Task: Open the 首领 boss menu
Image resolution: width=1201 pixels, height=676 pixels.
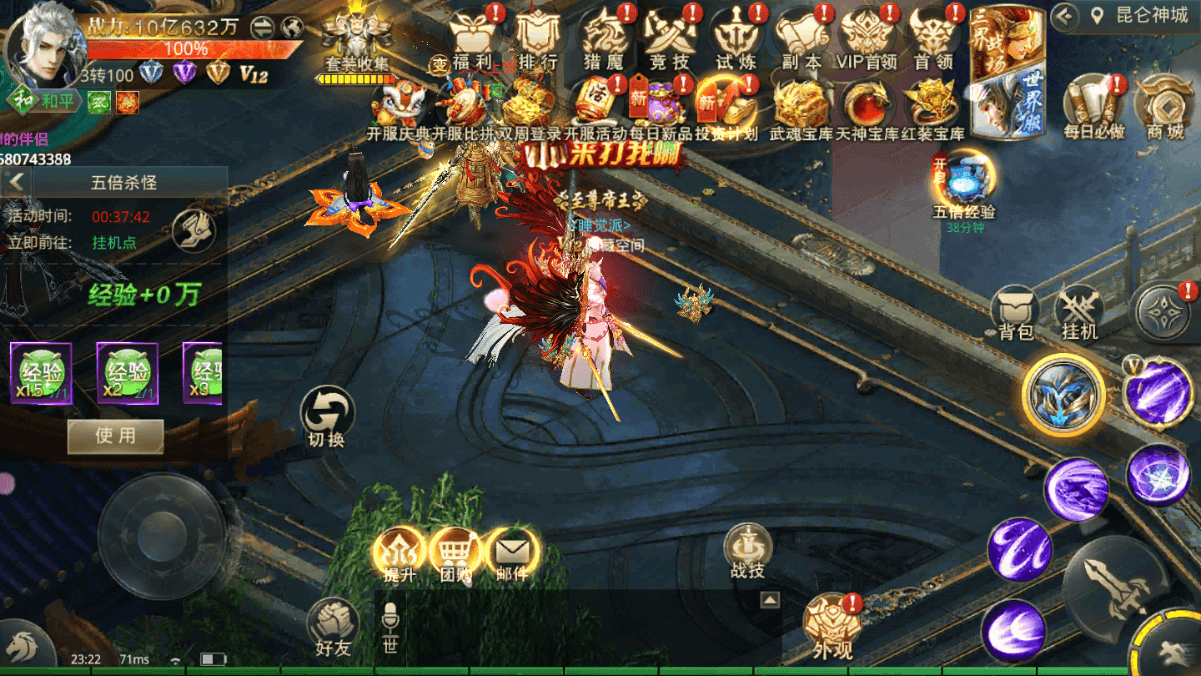Action: point(933,40)
